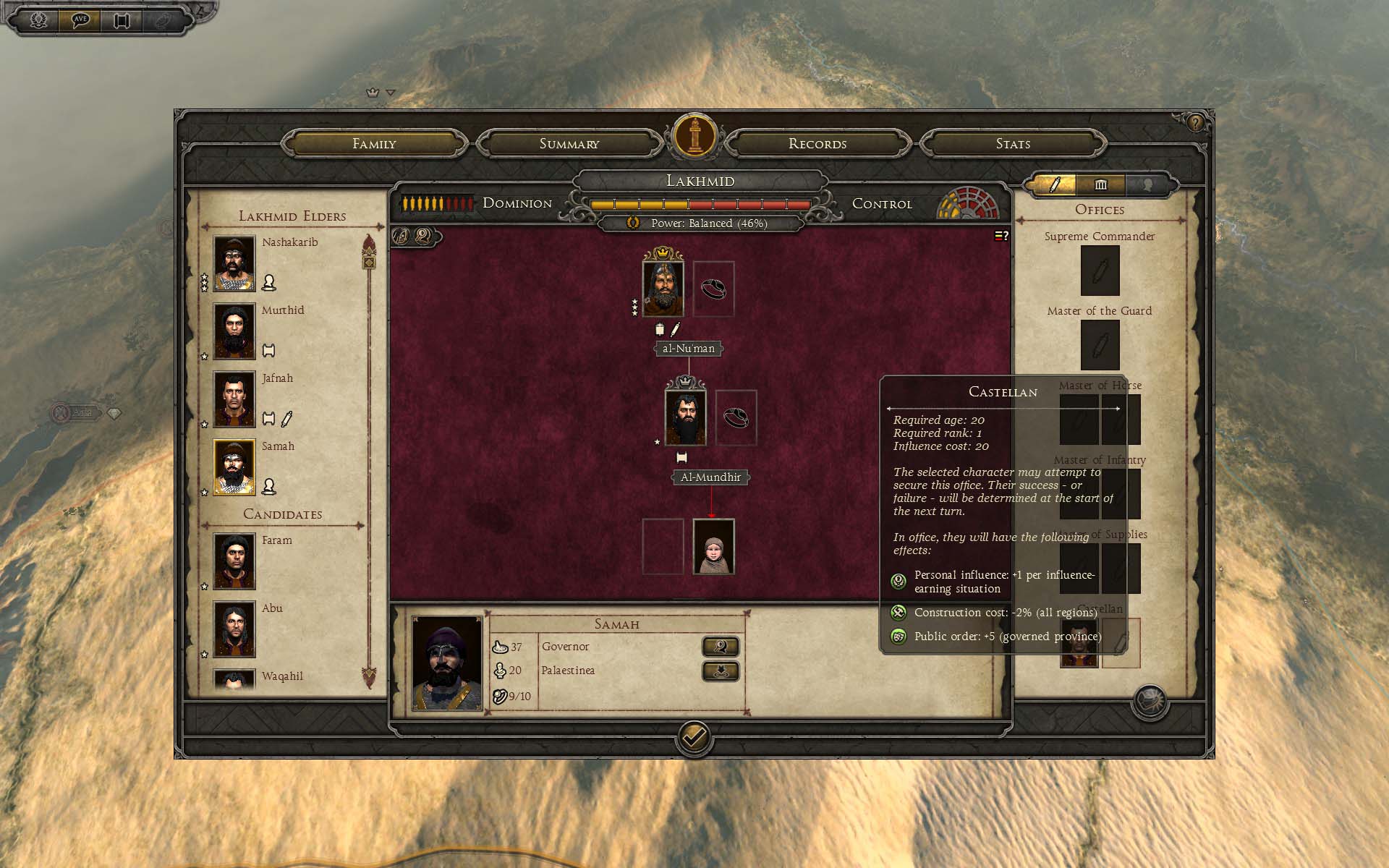Click the Master of the Guard slot
The height and width of the screenshot is (868, 1389).
click(x=1100, y=345)
